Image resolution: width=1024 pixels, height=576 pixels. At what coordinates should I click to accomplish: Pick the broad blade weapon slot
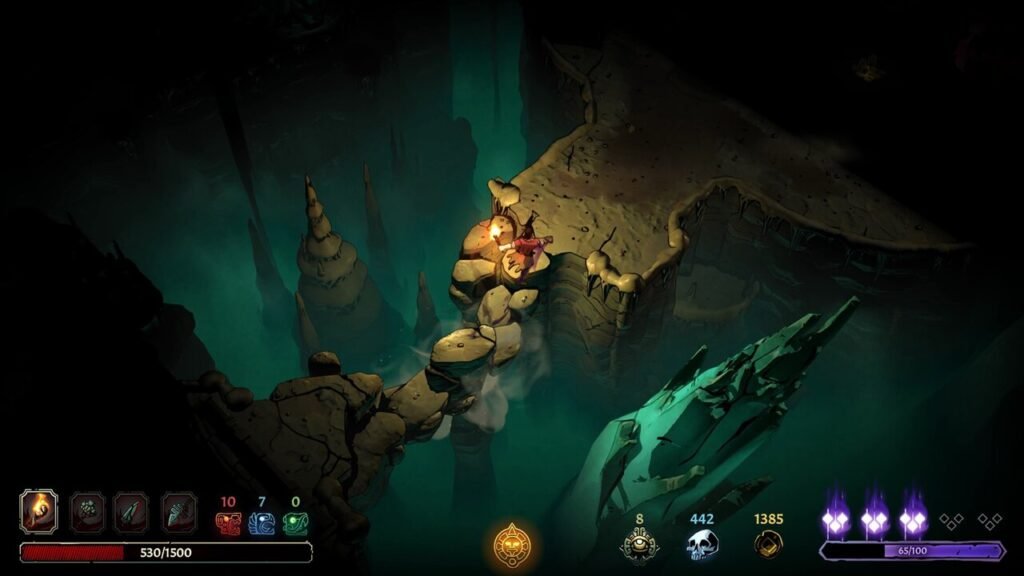point(178,511)
